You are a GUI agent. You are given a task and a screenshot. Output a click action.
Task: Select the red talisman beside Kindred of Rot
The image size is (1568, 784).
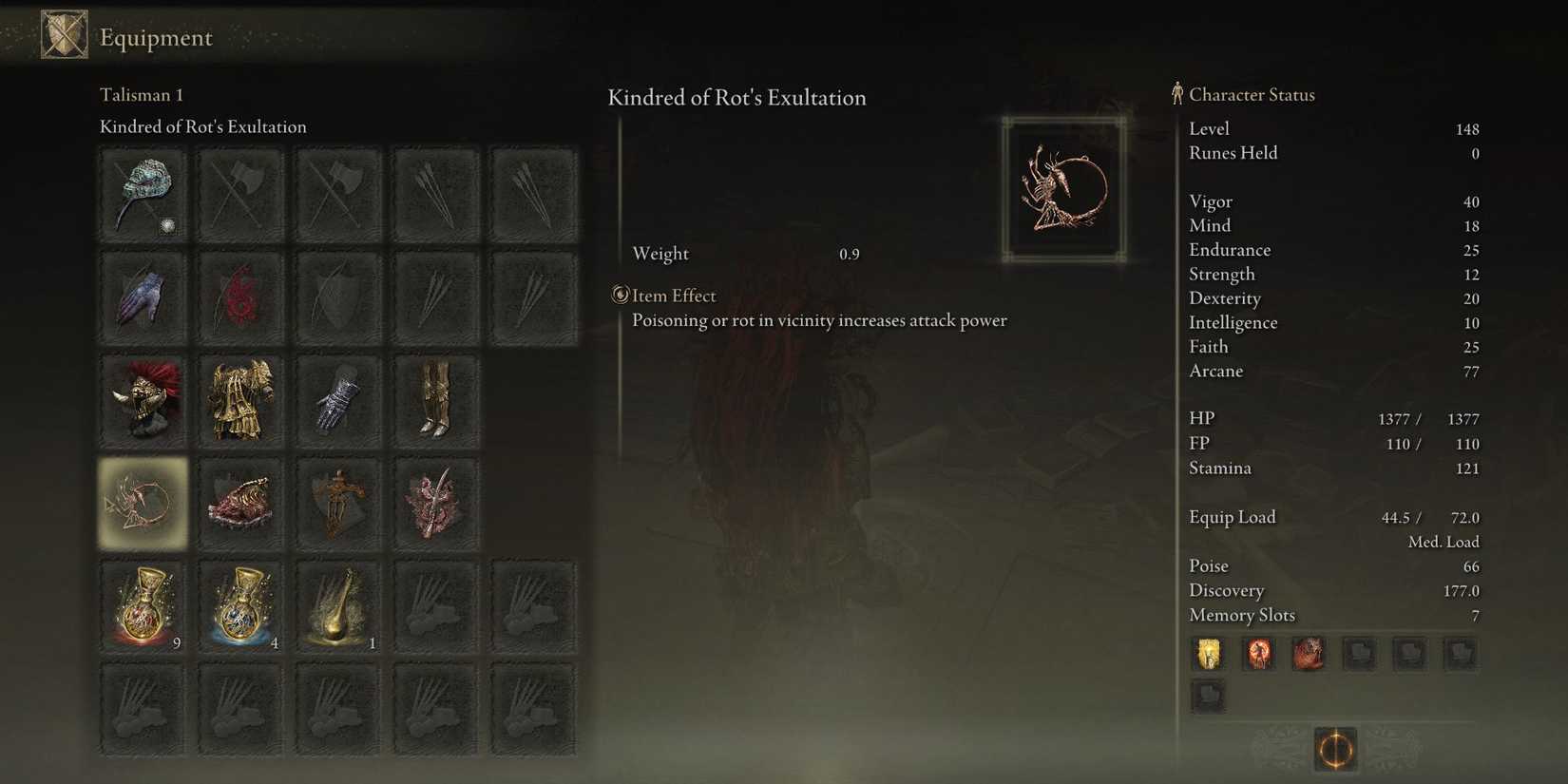[x=240, y=502]
